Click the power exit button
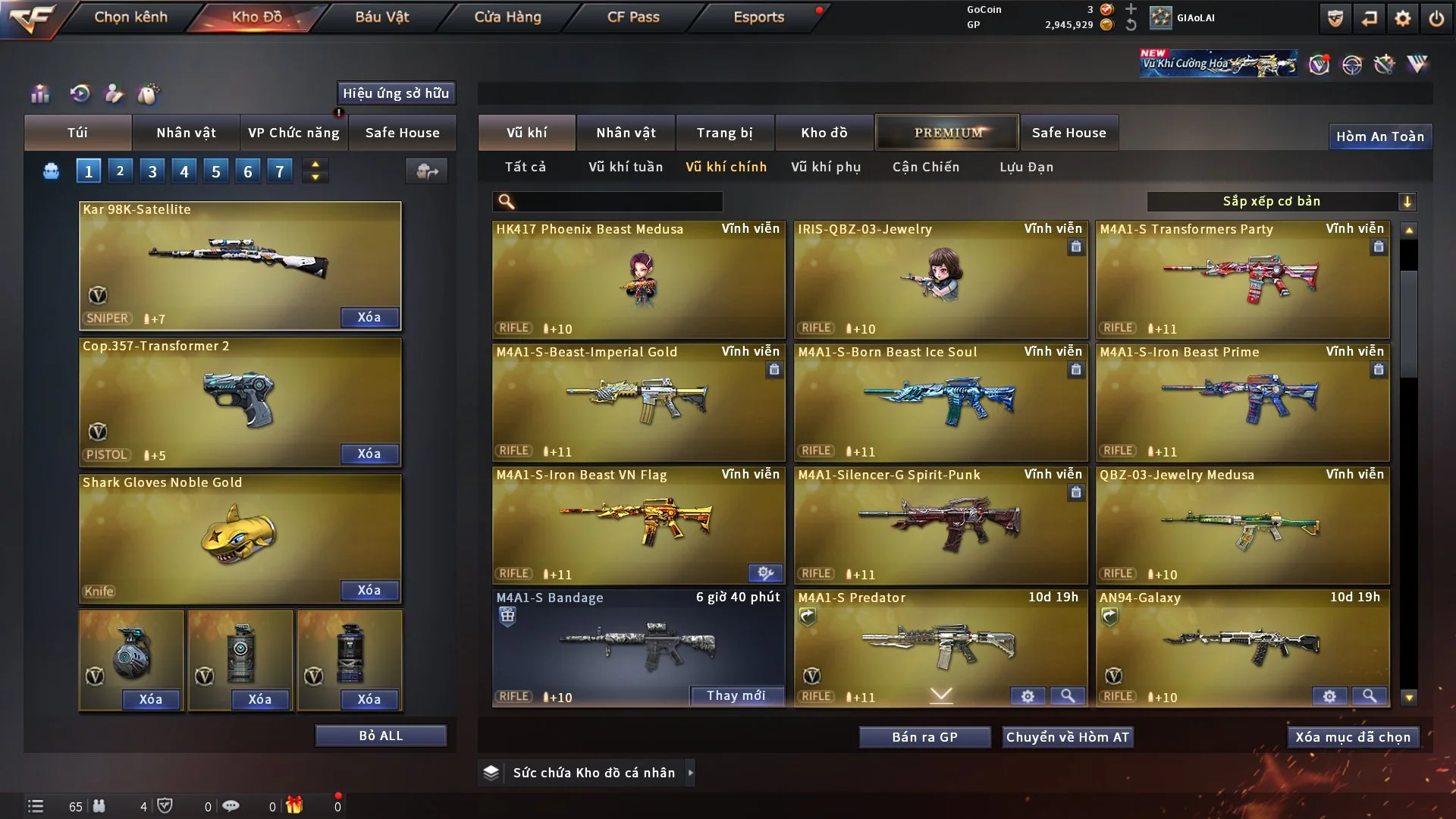The height and width of the screenshot is (819, 1456). (1436, 18)
